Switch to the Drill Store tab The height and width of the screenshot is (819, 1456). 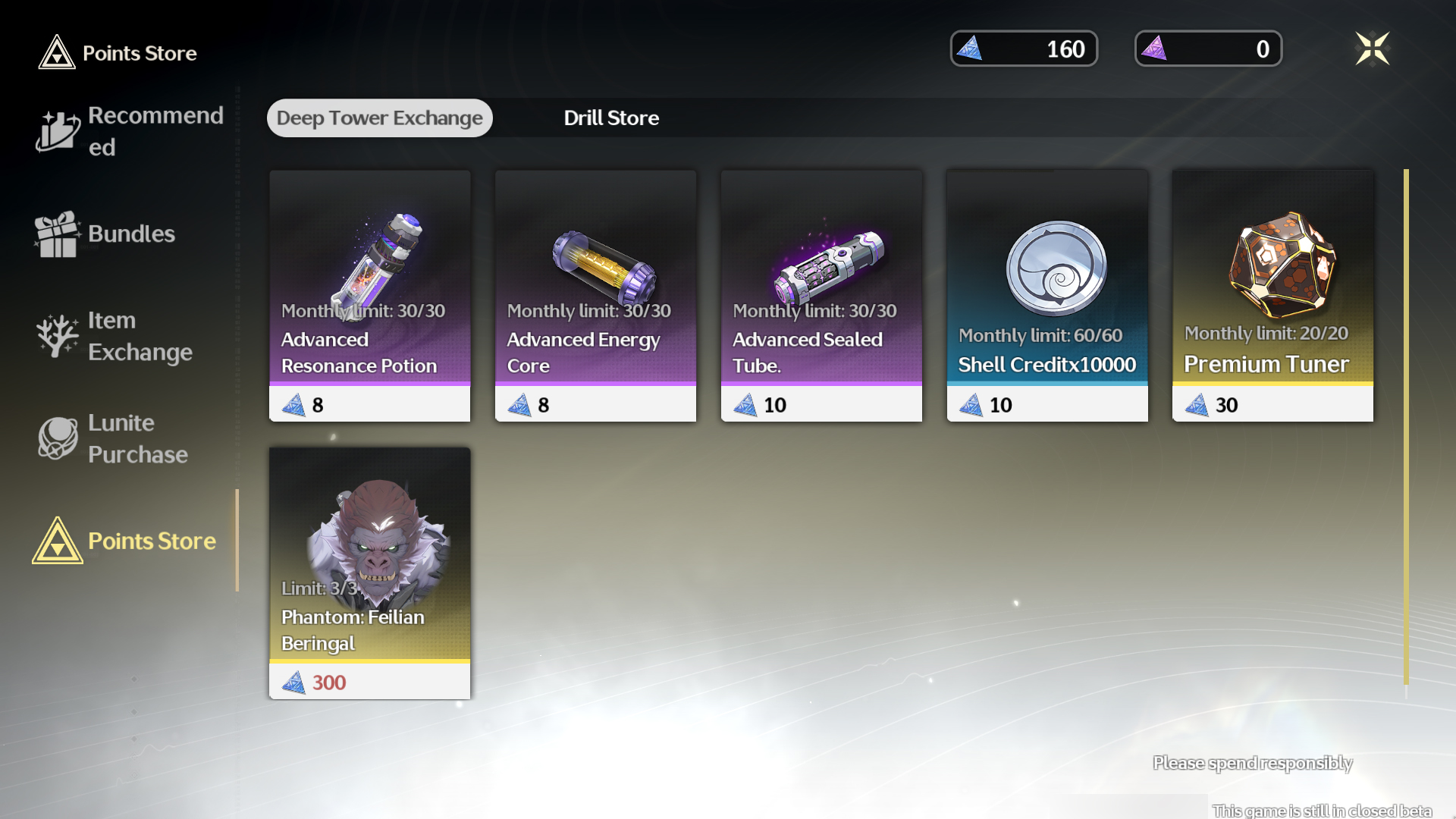tap(610, 118)
